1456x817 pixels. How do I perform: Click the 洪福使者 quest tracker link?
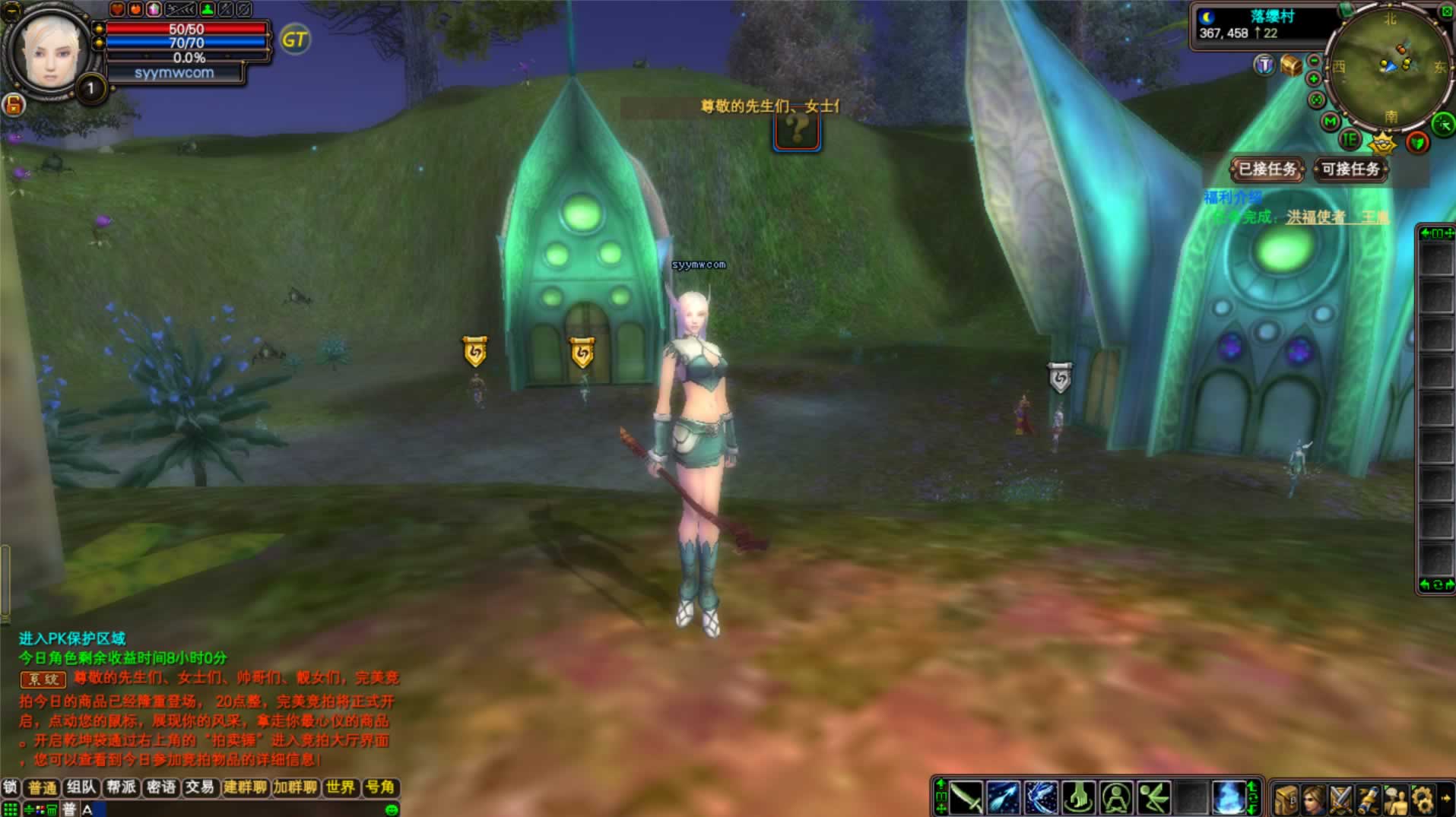1315,217
